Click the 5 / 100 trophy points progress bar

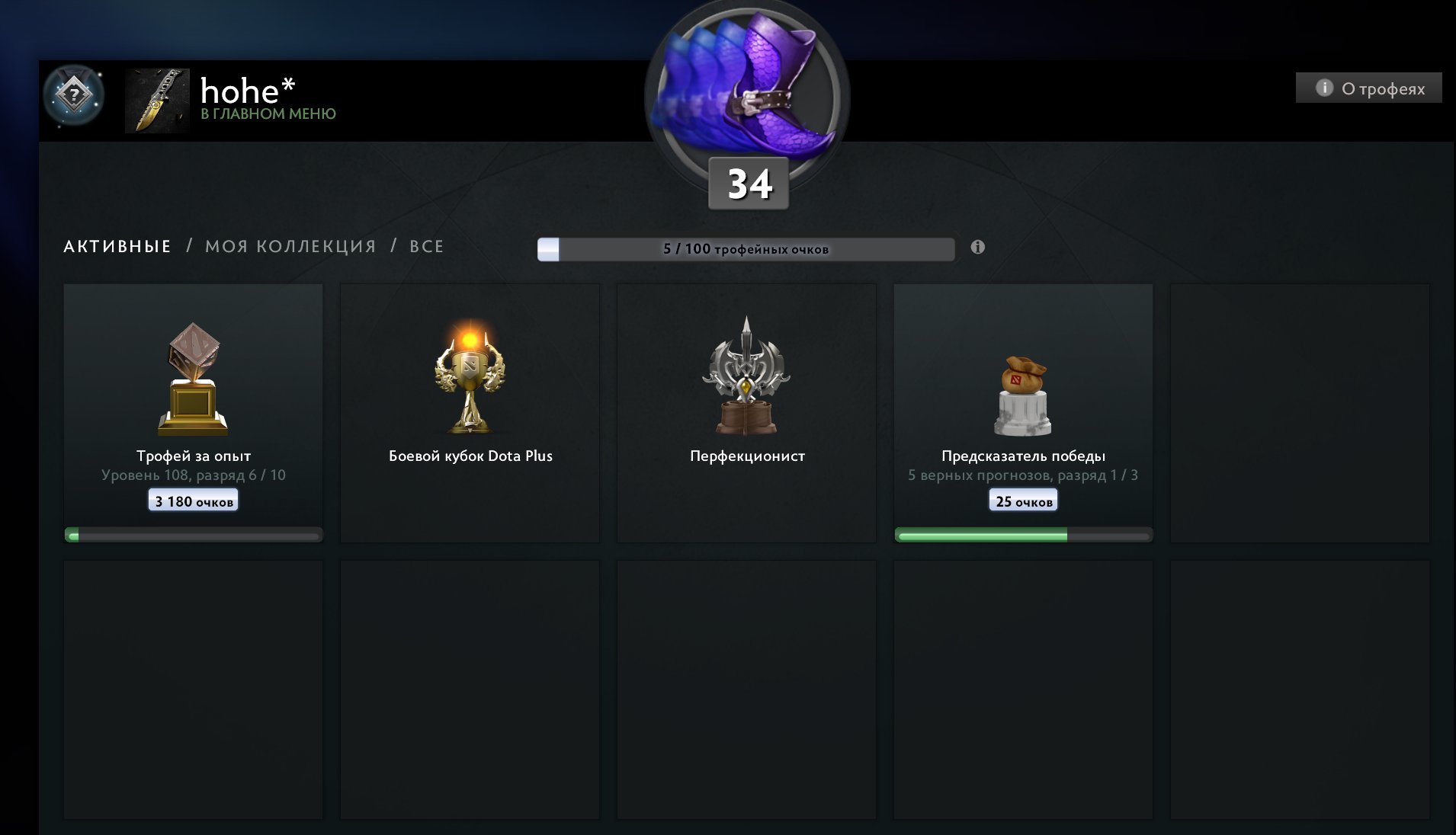click(x=746, y=248)
